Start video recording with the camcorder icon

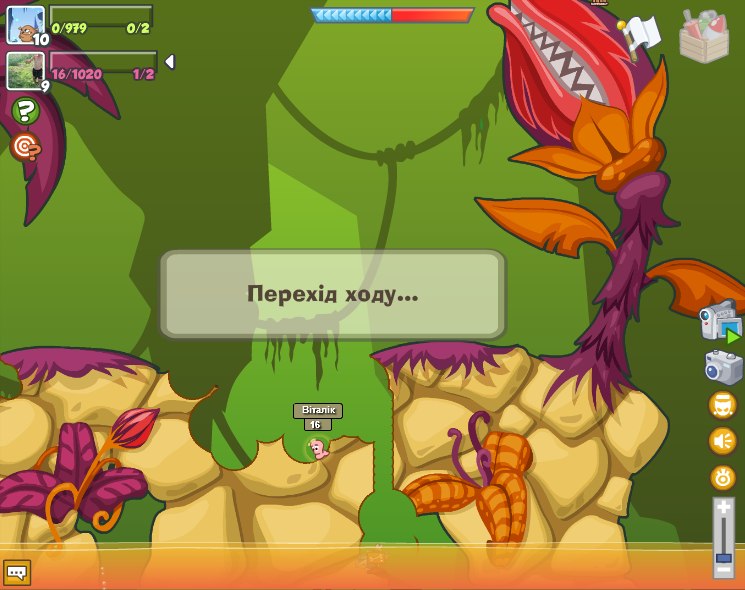pos(719,321)
